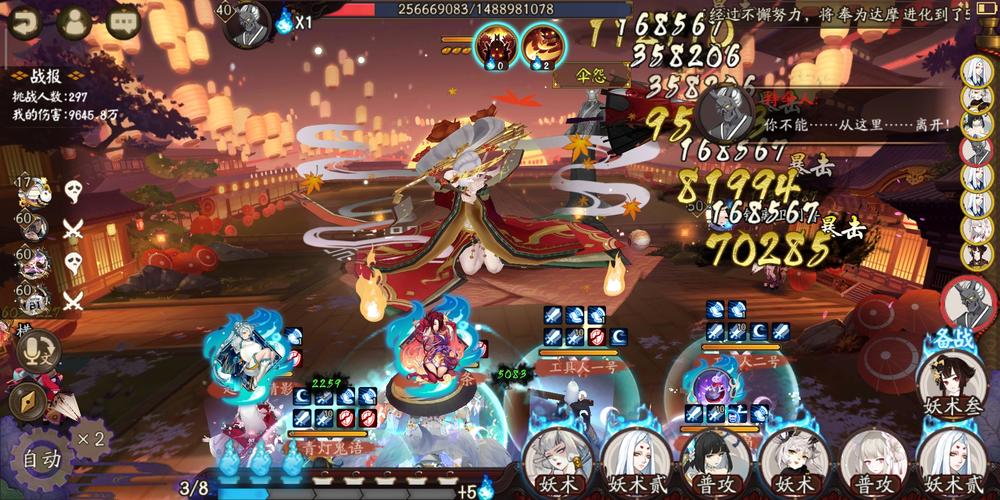1000x500 pixels.
Task: Toggle the 自动 auto-battle gear
Action: 41,460
